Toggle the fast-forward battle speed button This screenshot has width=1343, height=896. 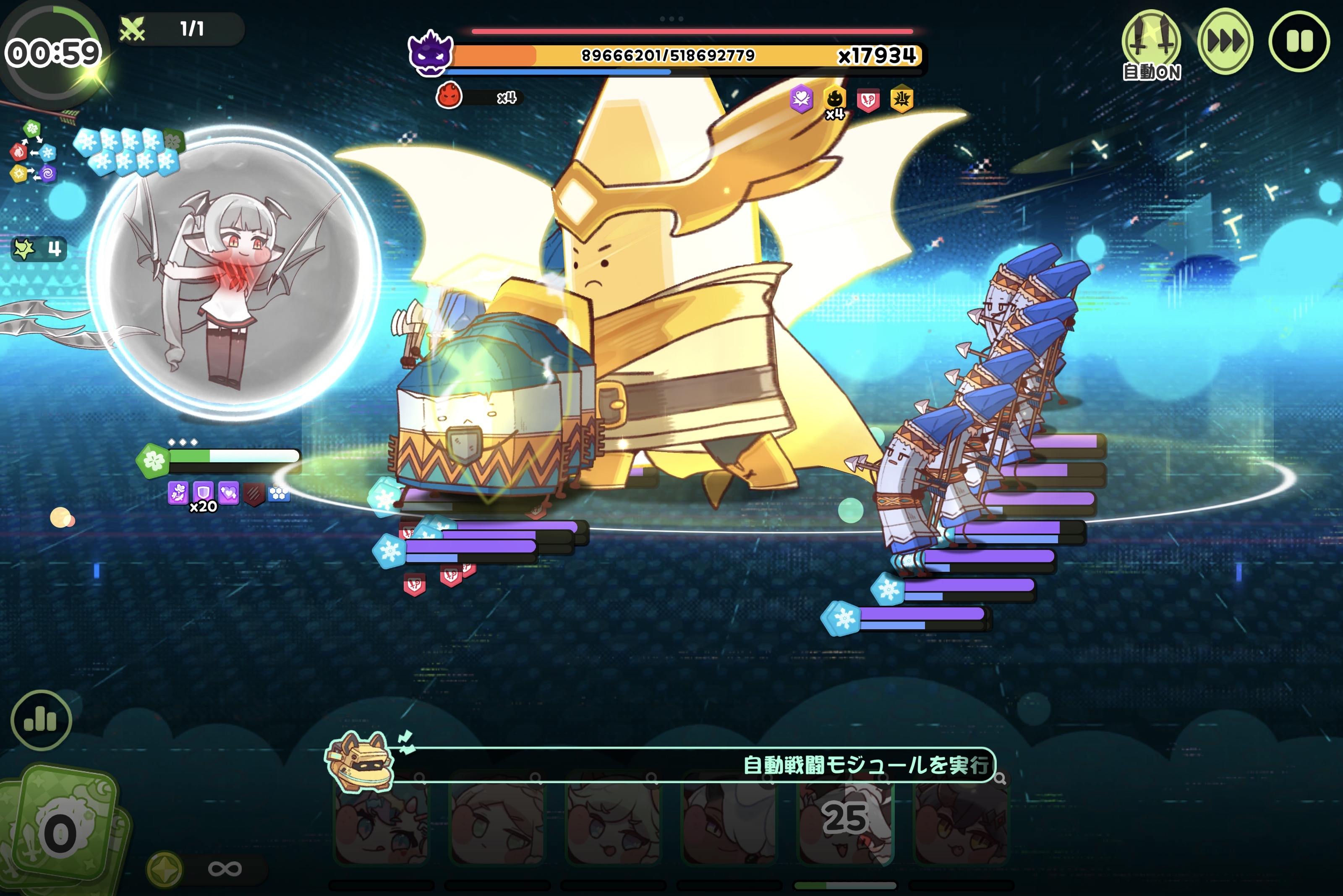coord(1225,41)
